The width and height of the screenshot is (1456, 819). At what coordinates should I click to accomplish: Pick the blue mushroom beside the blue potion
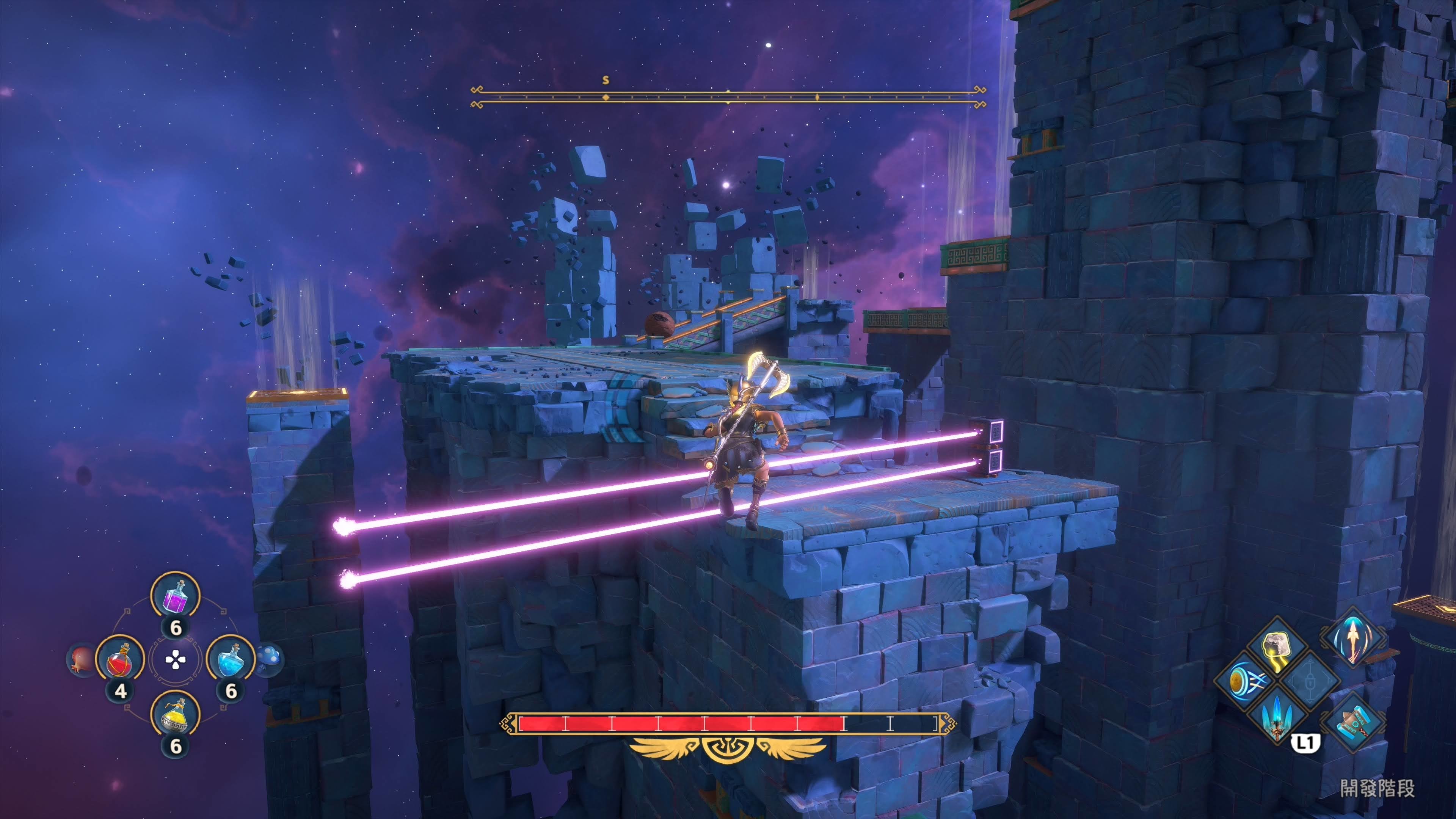[270, 659]
